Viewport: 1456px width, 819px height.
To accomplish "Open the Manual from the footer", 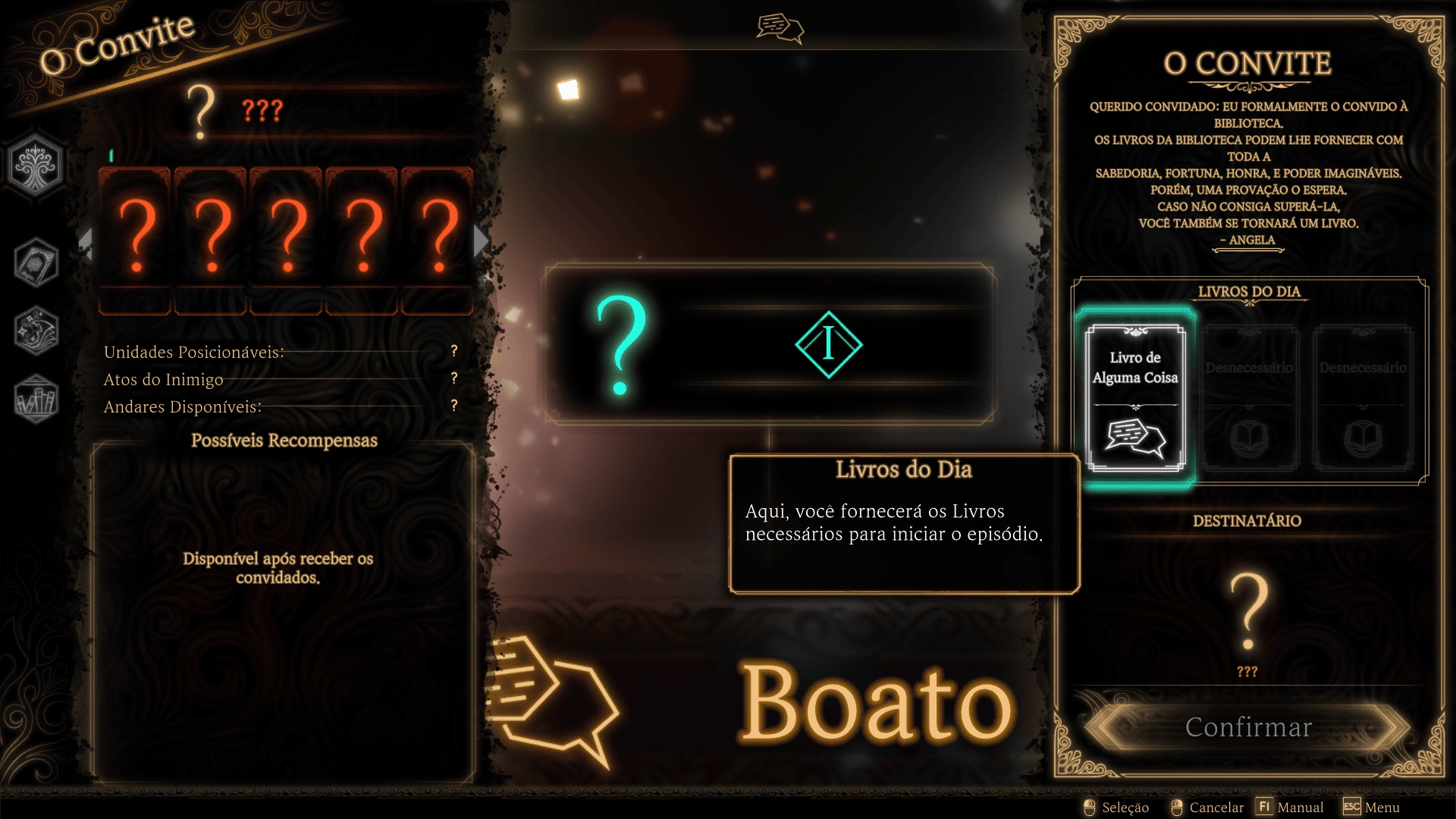I will click(1291, 808).
